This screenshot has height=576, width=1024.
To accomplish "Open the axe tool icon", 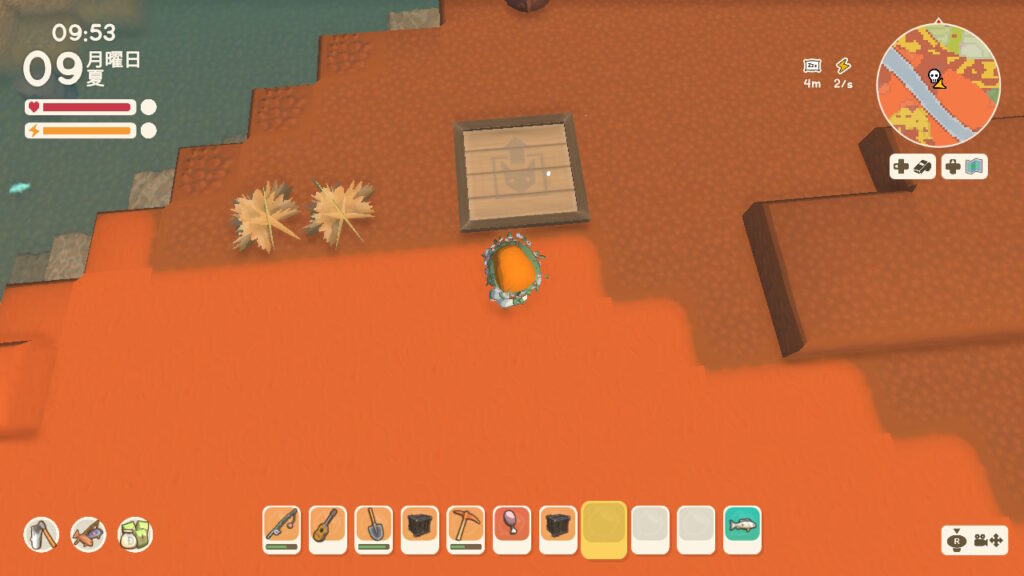I will [x=42, y=534].
